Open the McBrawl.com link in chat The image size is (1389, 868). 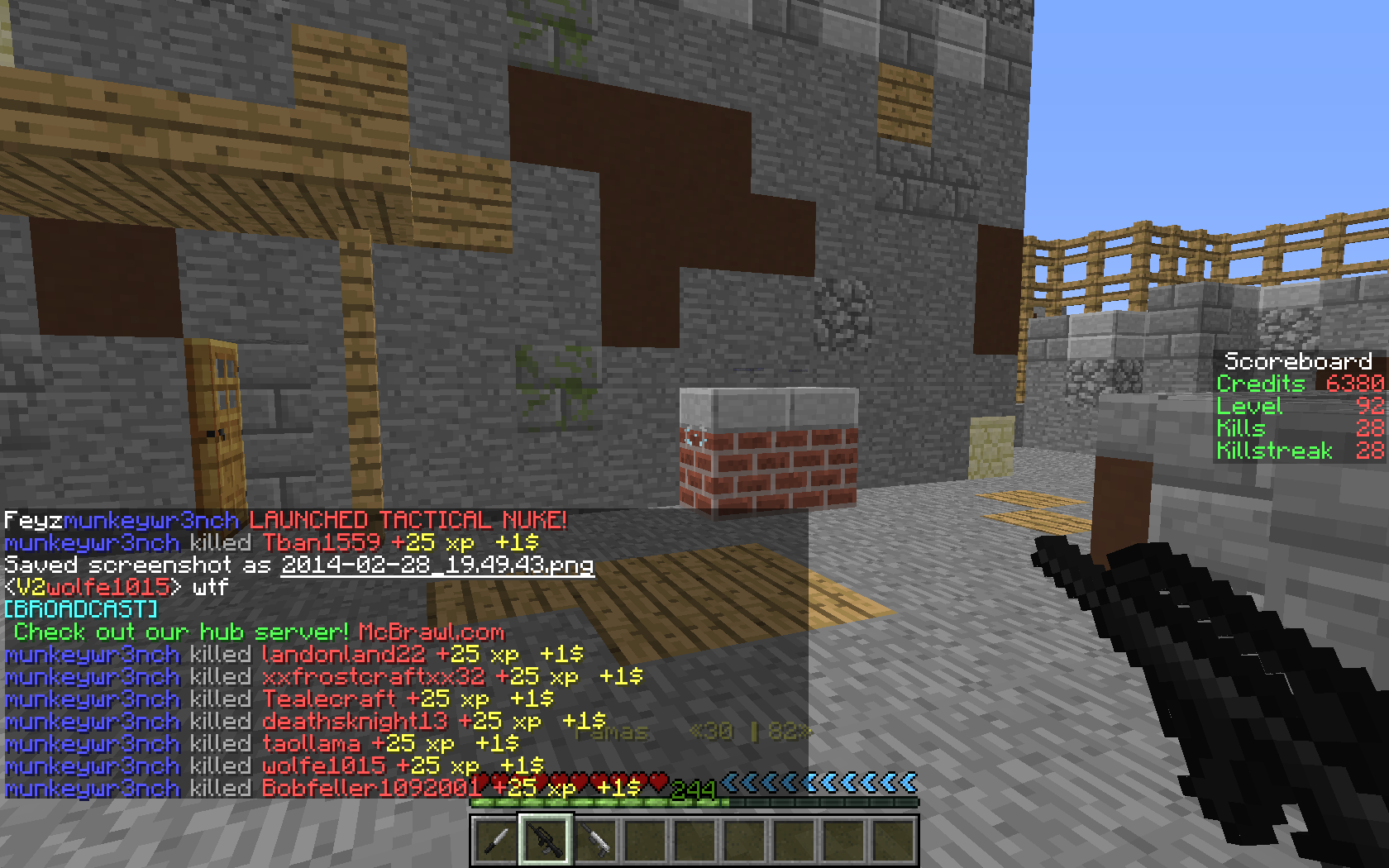431,632
